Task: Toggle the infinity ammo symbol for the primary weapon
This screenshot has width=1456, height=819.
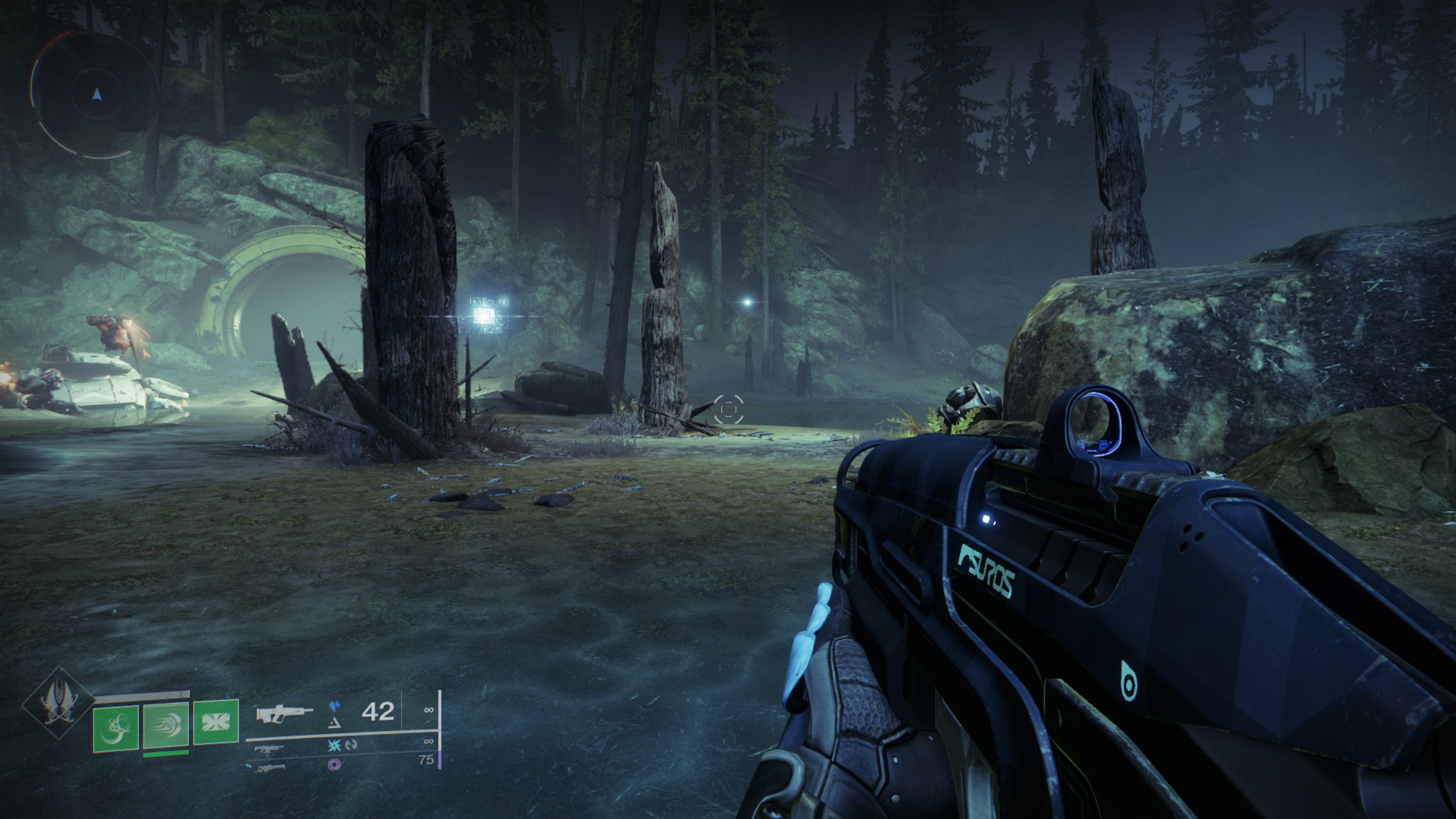Action: (x=428, y=710)
